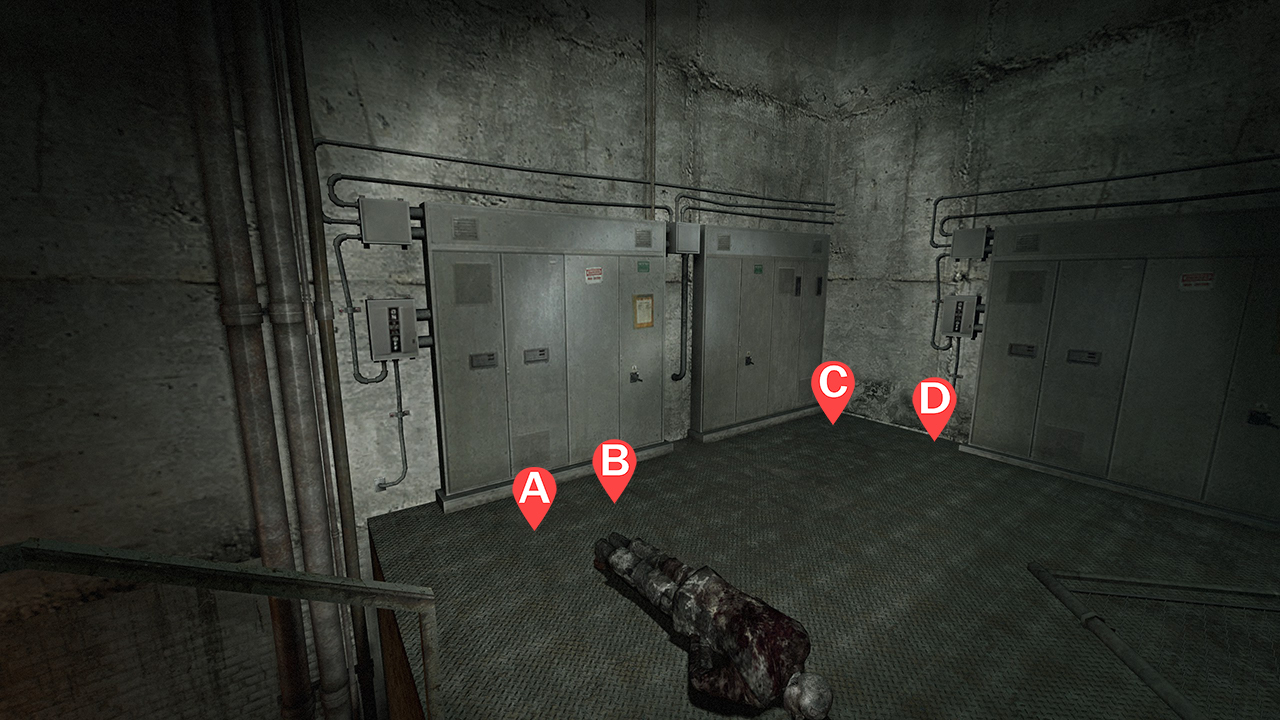The image size is (1280, 720).
Task: Click the red pin labeled C
Action: pos(832,385)
